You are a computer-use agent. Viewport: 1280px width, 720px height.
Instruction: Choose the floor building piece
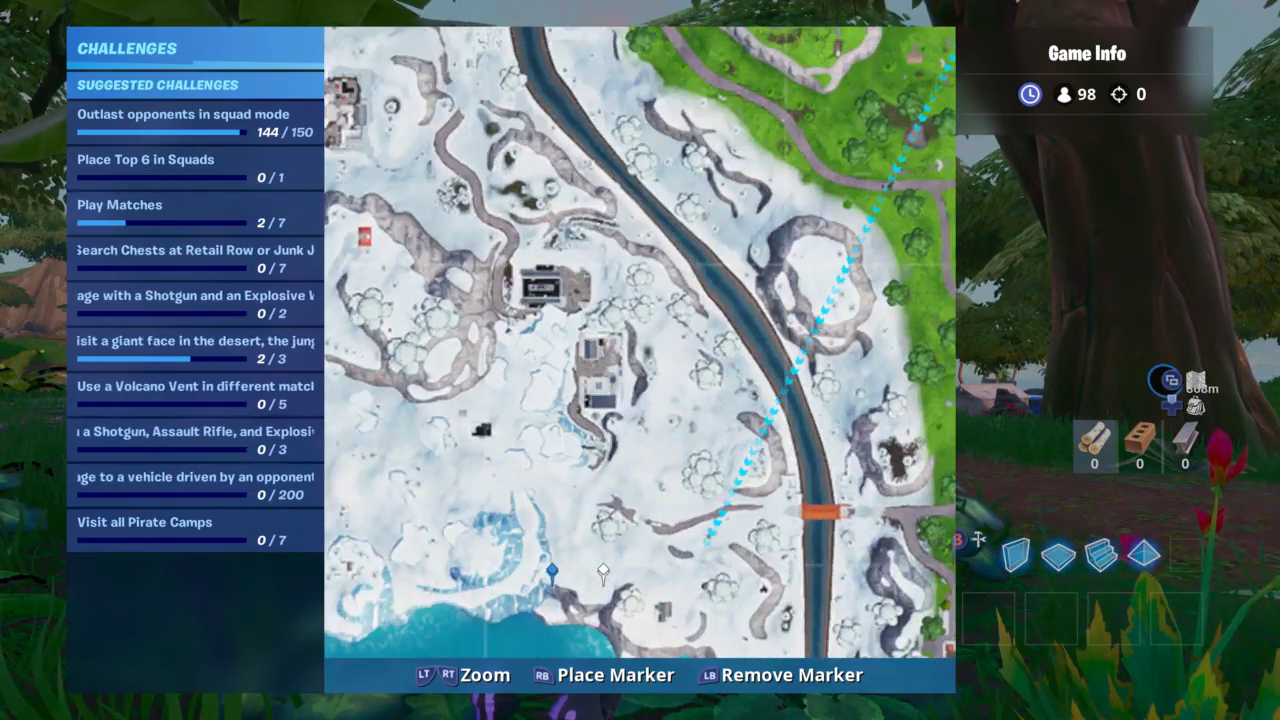pos(1058,556)
